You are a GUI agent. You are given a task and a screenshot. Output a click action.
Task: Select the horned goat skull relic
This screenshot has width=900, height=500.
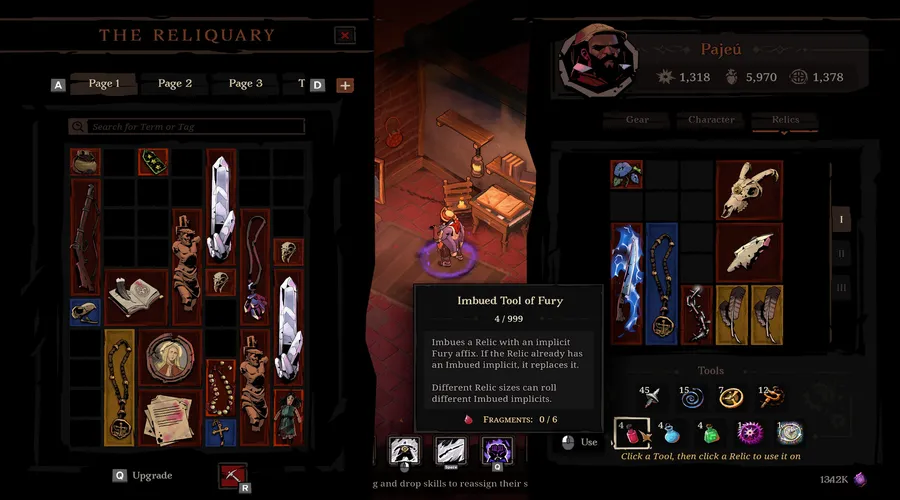[x=749, y=190]
